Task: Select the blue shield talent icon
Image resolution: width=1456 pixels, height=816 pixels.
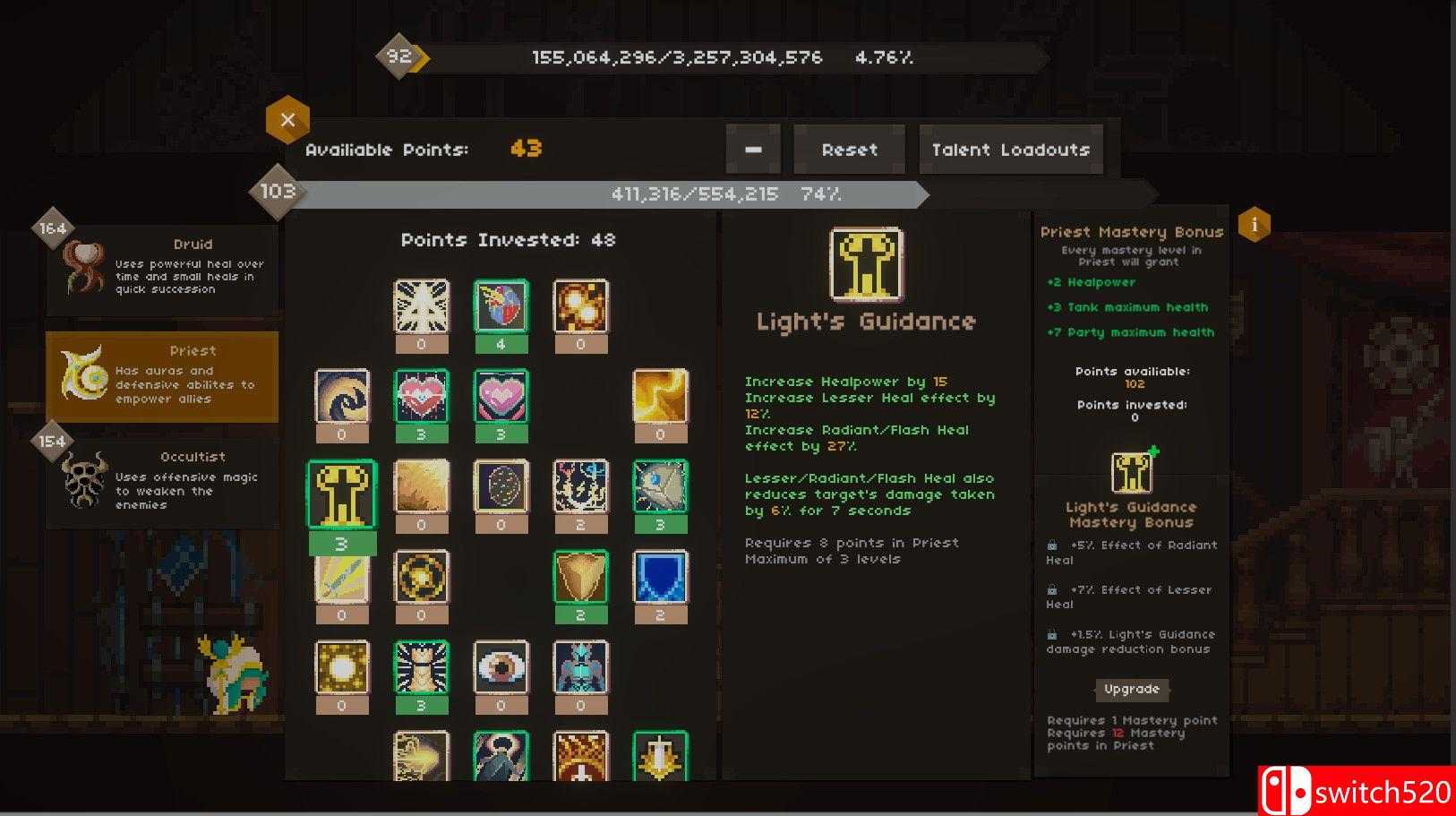Action: [661, 583]
